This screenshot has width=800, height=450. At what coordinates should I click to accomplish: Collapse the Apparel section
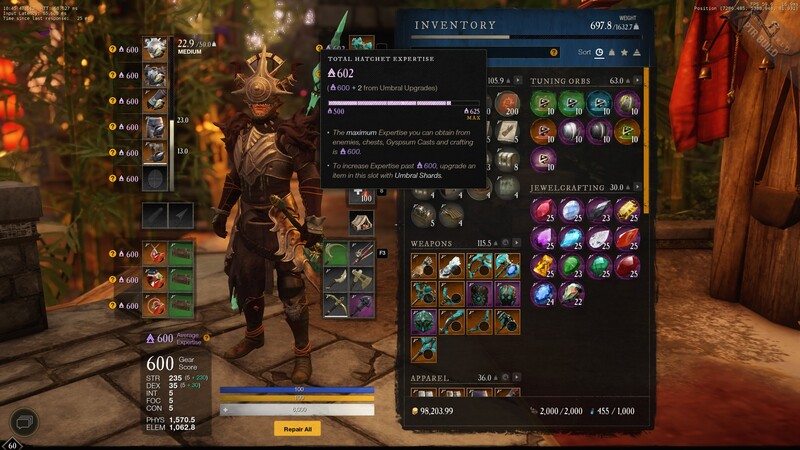(518, 378)
